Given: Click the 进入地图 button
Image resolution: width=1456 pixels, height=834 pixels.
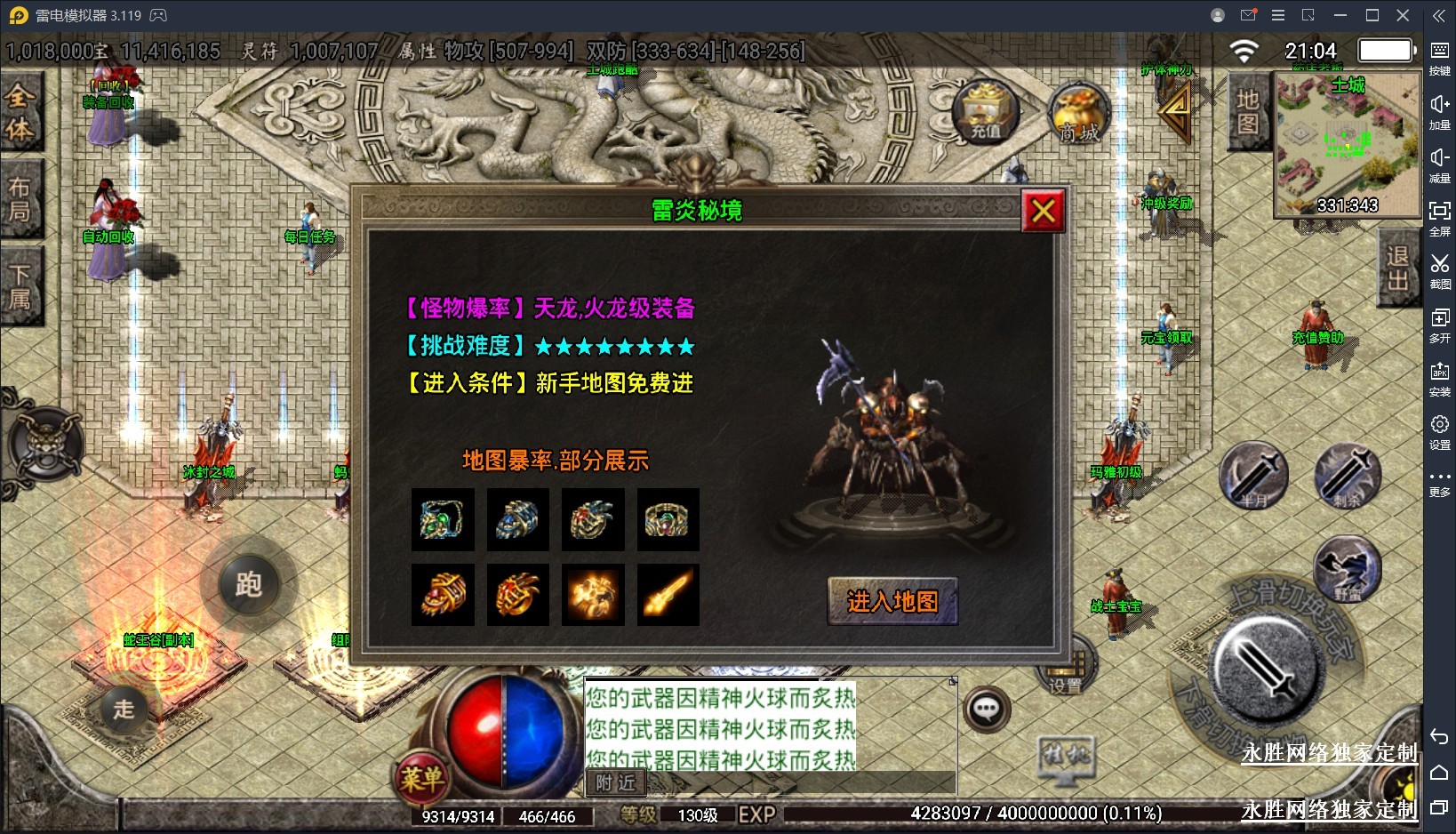Looking at the screenshot, I should click(892, 602).
